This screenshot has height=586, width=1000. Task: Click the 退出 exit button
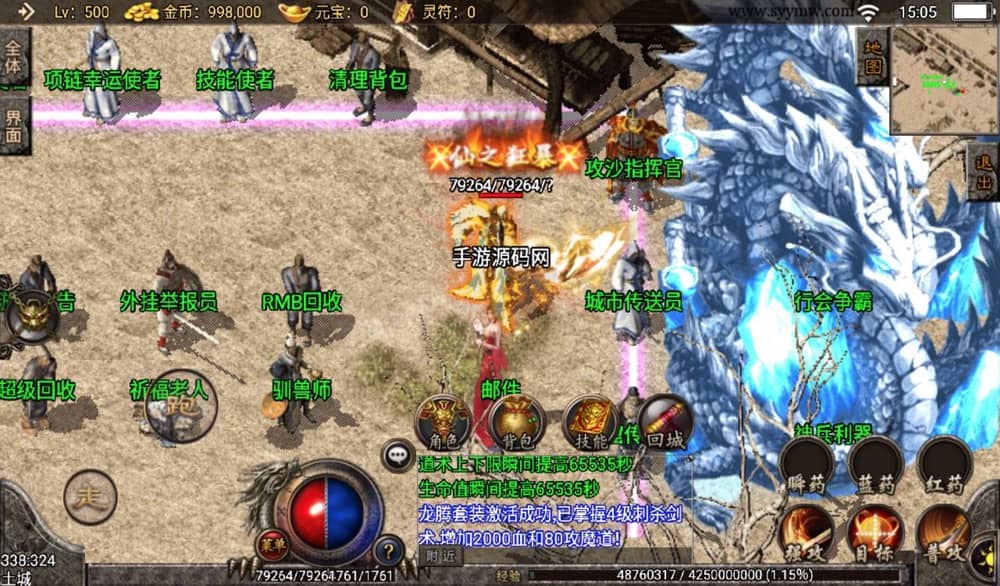(x=983, y=171)
